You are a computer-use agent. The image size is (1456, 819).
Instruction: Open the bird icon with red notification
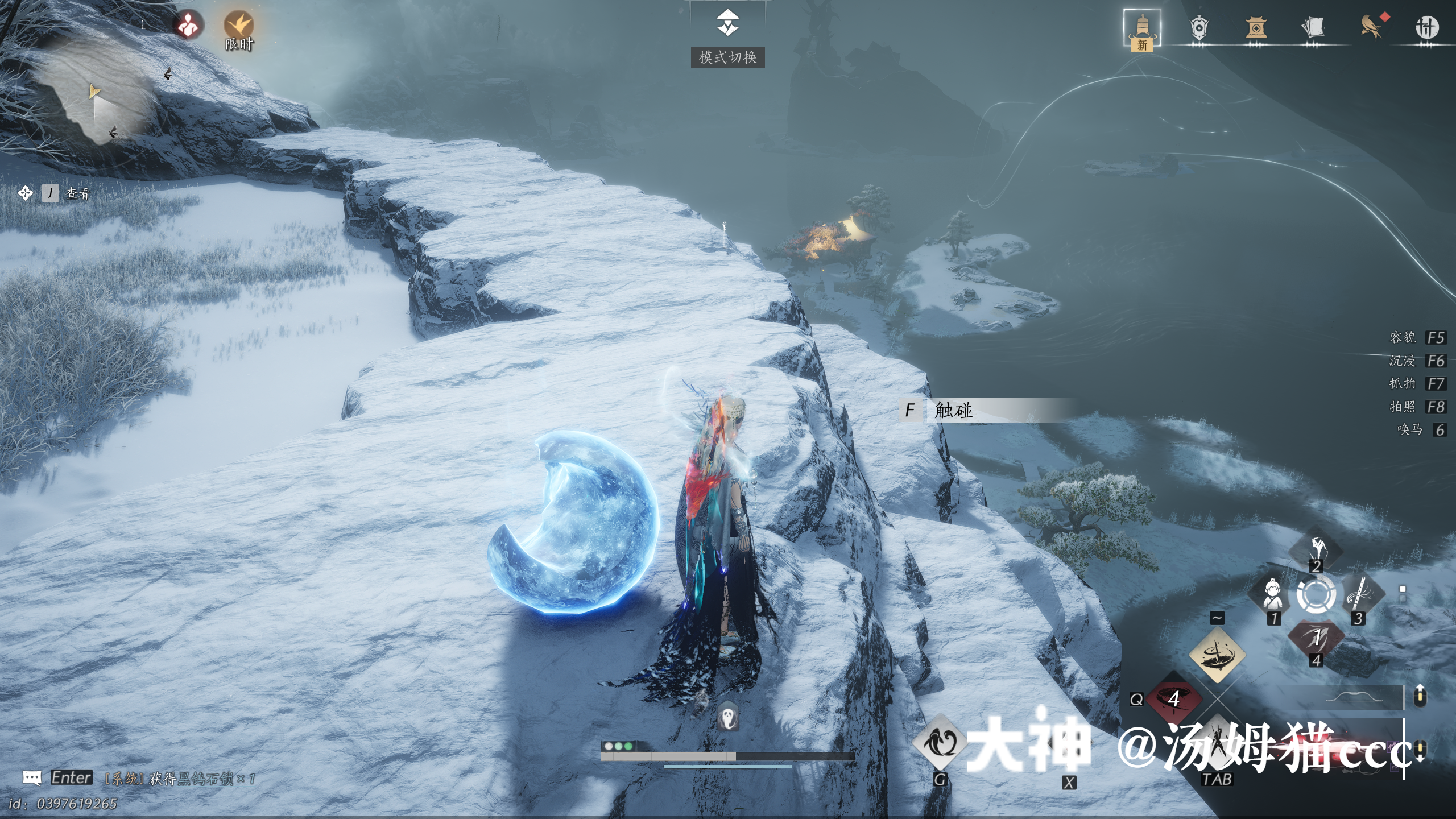[x=1371, y=26]
